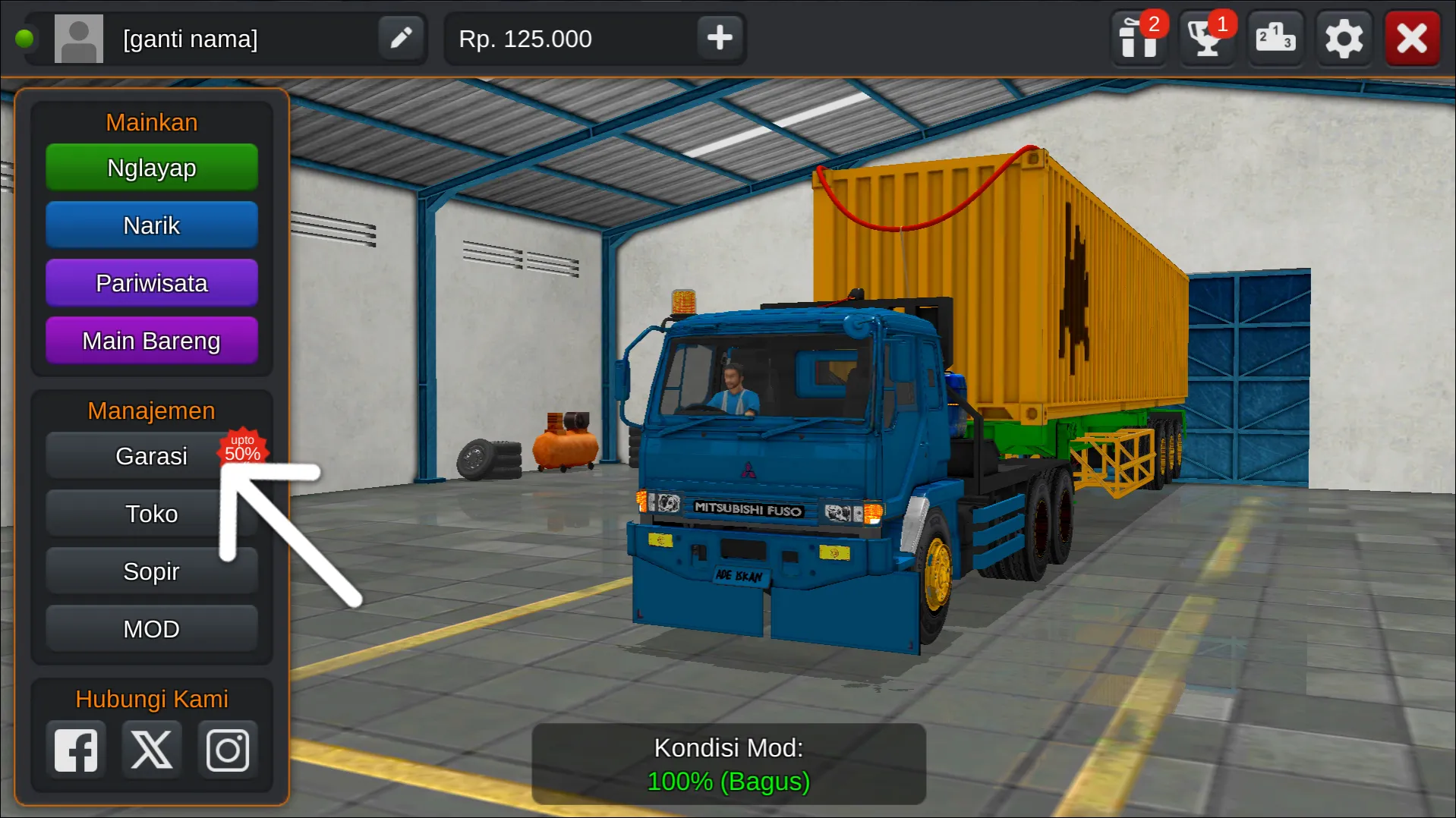Select the Narik mode
The width and height of the screenshot is (1456, 818).
[x=151, y=225]
